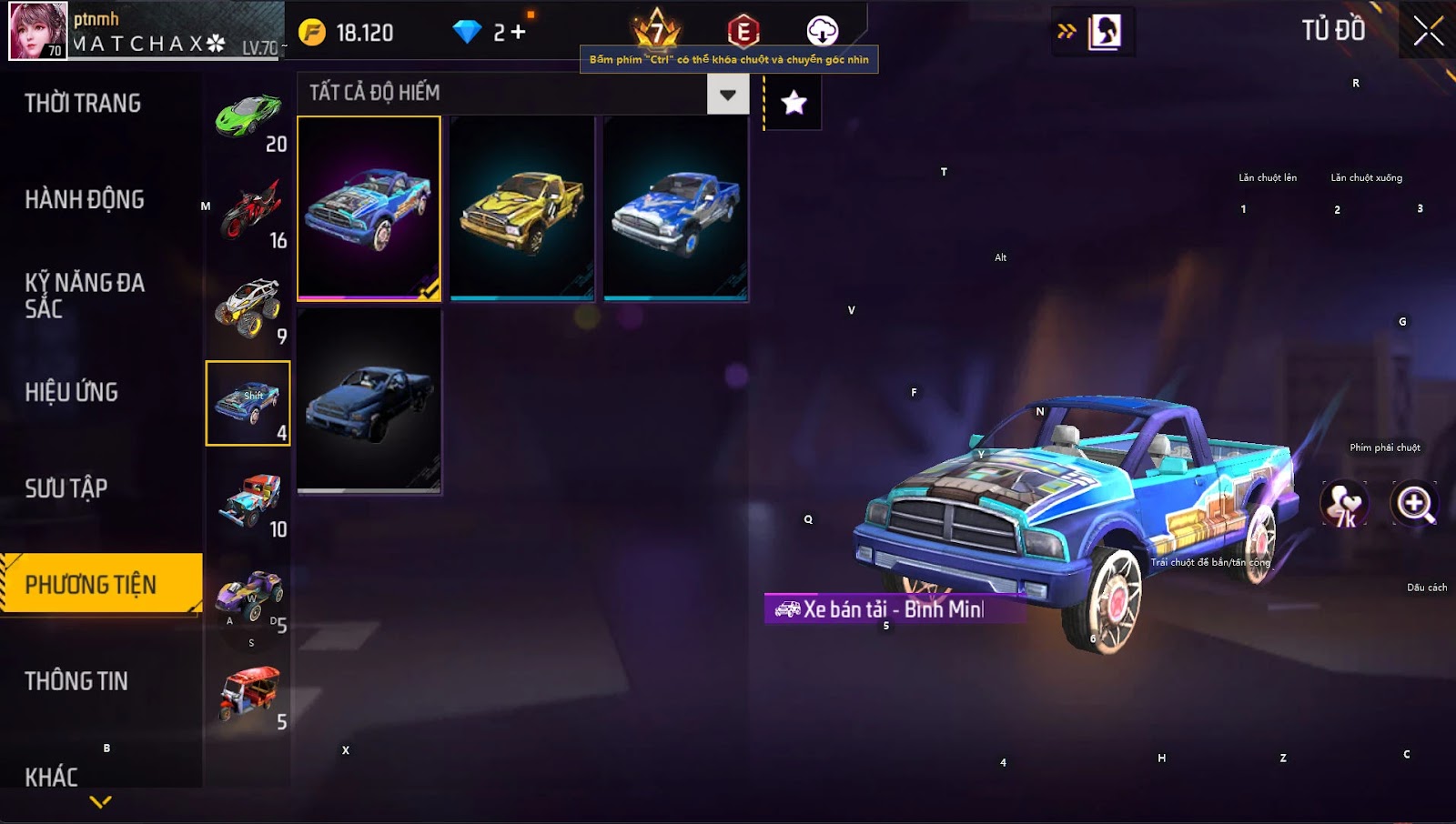Open the Thời Trang category

83,104
